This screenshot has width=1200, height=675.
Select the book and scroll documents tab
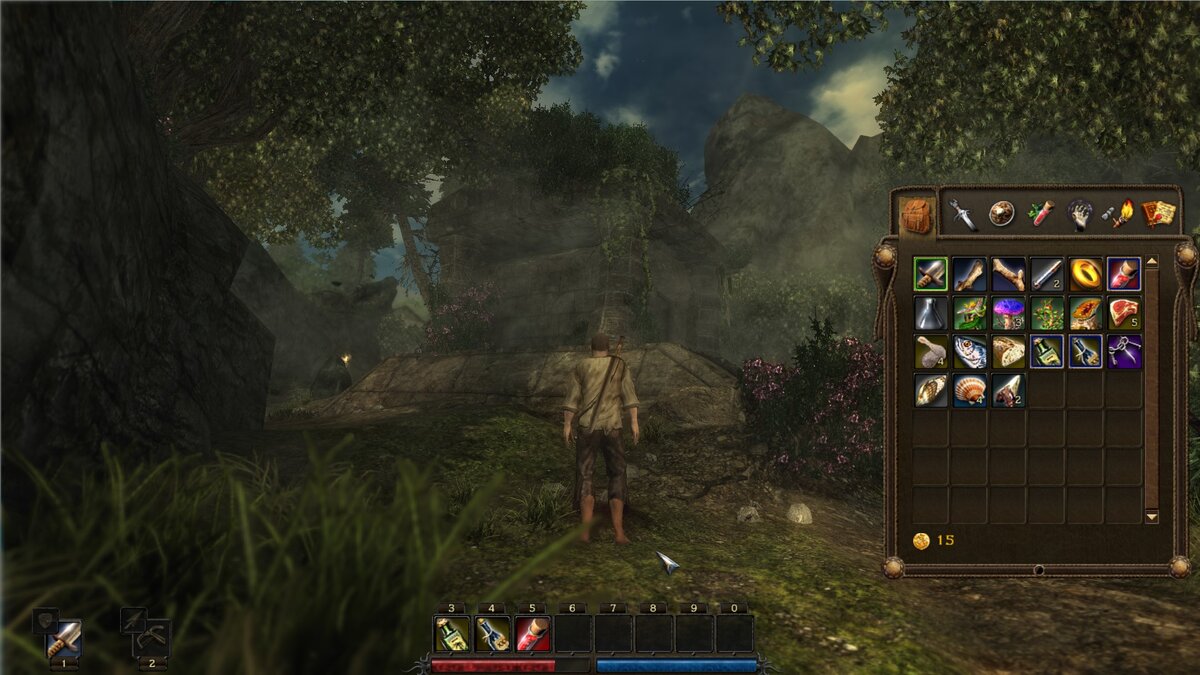pos(1158,214)
